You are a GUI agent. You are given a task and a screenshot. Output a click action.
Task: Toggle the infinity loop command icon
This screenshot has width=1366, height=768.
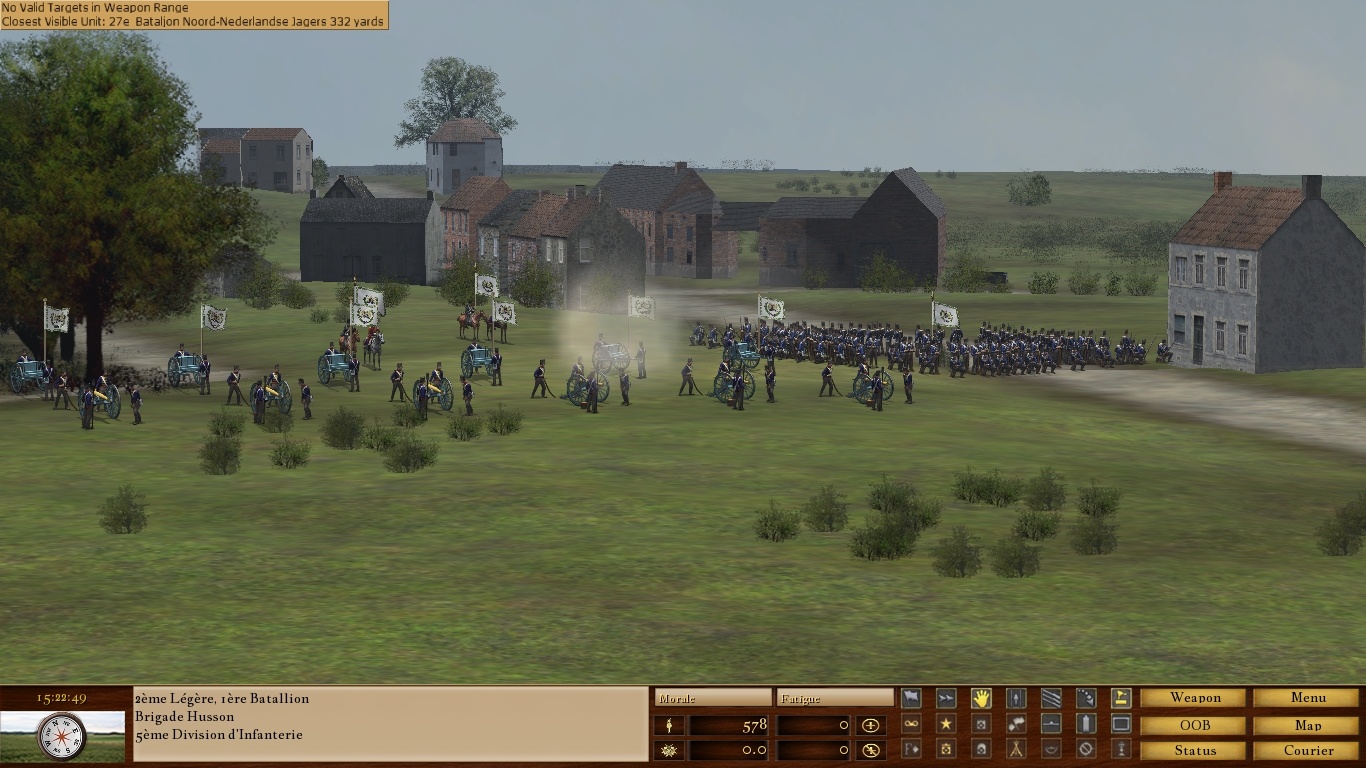[911, 724]
